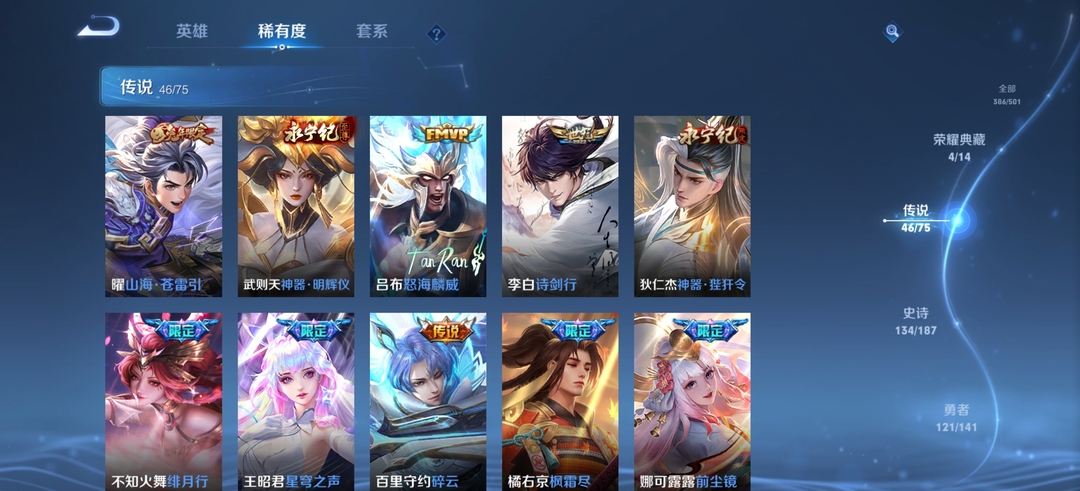Jump to 勇者 rarity section

957,418
